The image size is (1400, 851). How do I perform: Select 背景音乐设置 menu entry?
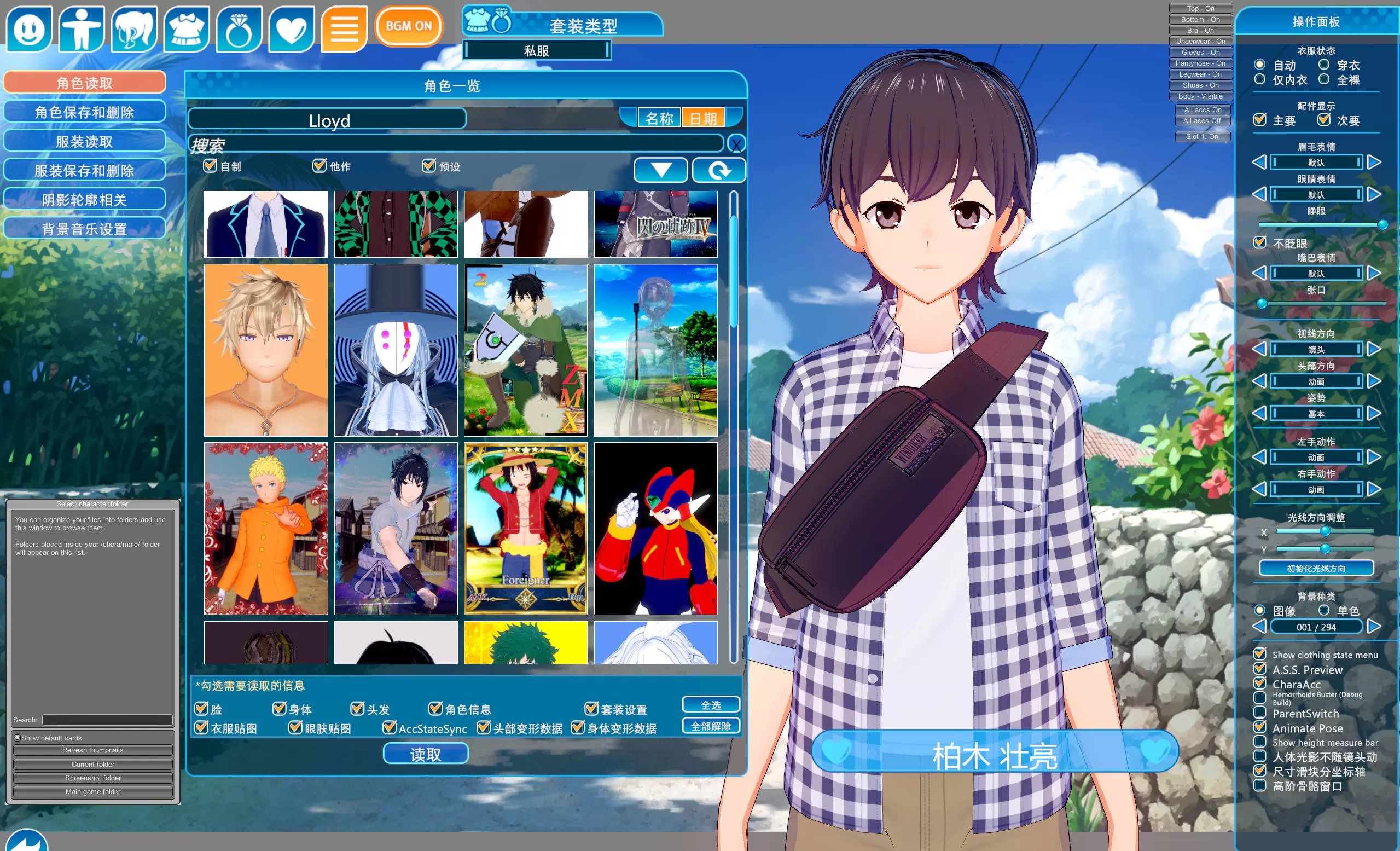(x=85, y=229)
